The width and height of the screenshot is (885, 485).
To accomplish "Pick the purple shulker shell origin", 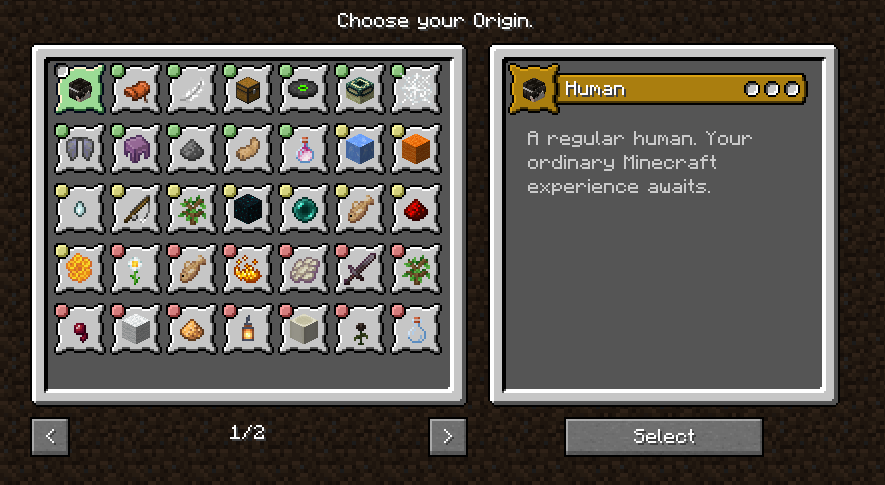I will pyautogui.click(x=136, y=151).
